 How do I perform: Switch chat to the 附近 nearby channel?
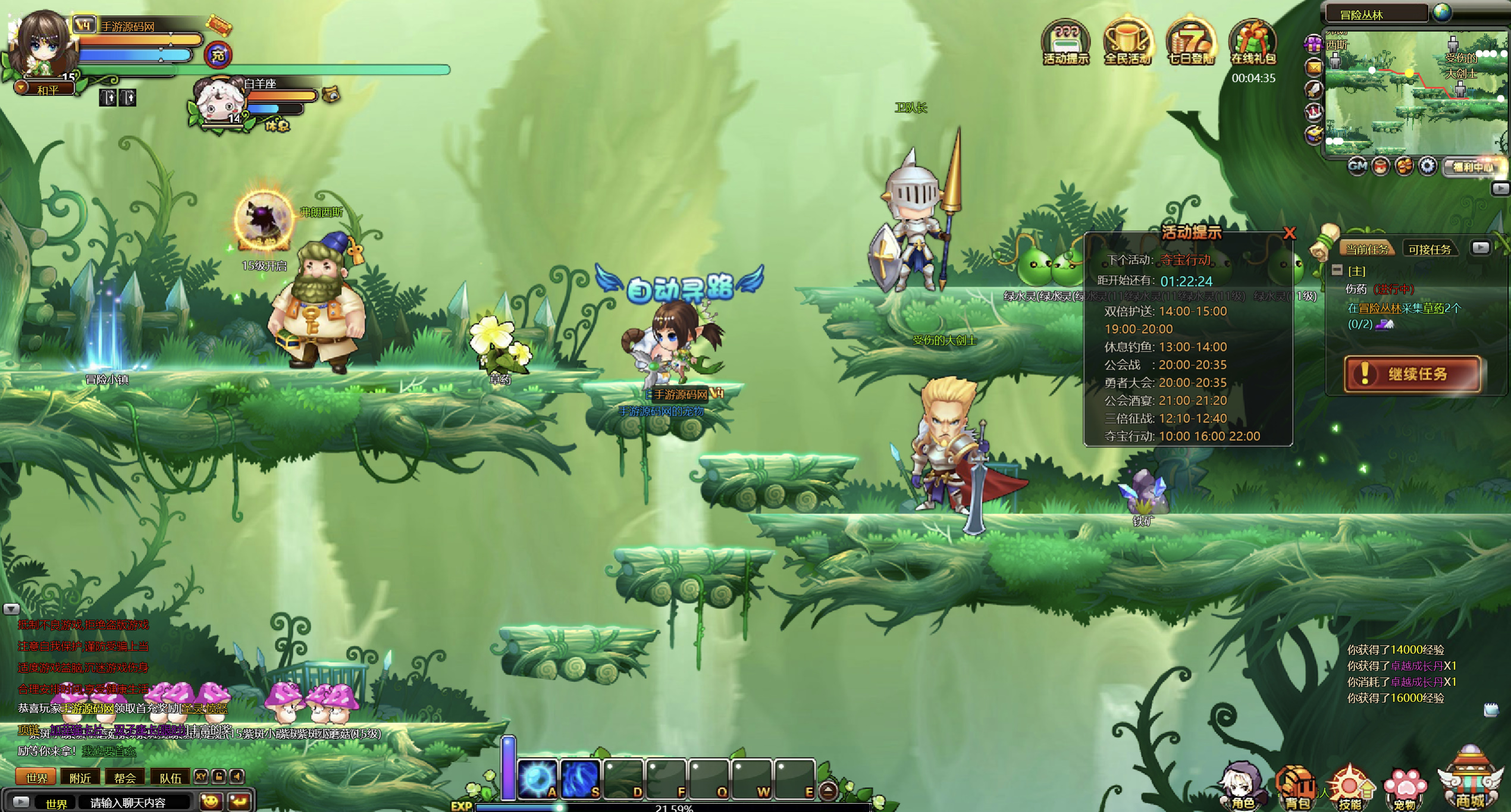[x=80, y=777]
